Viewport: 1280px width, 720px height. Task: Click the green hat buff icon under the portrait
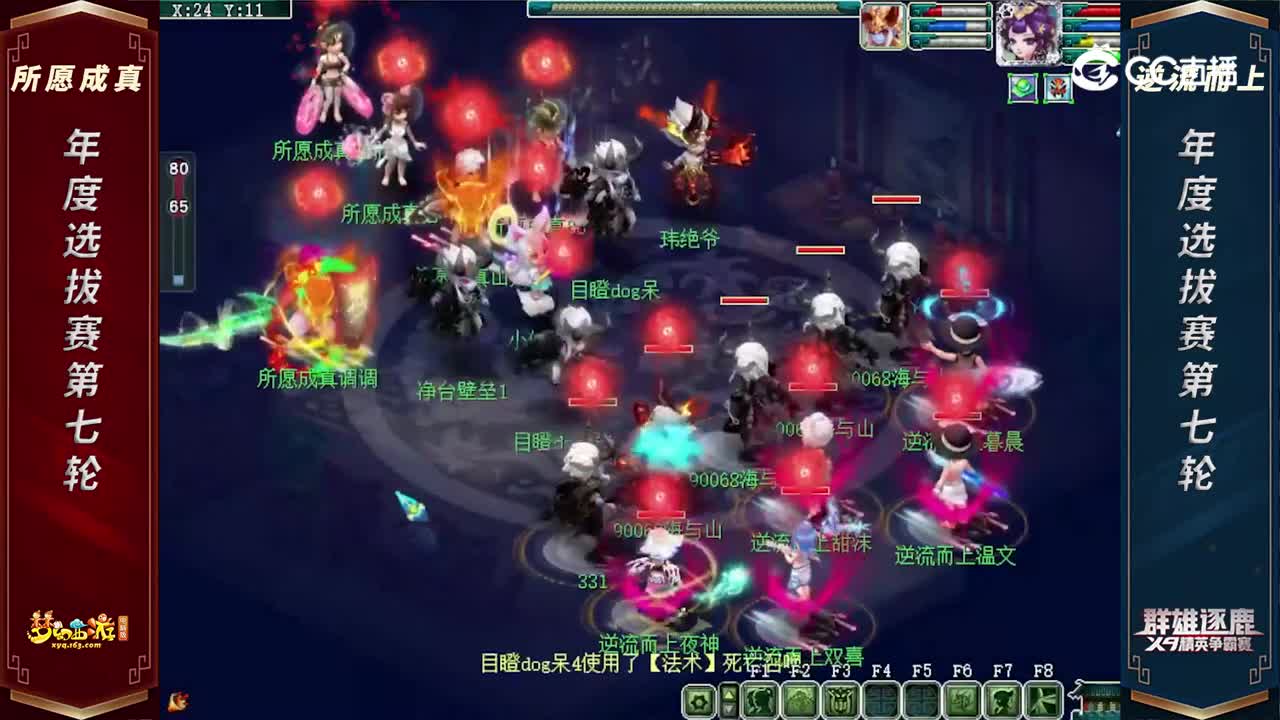point(1022,88)
